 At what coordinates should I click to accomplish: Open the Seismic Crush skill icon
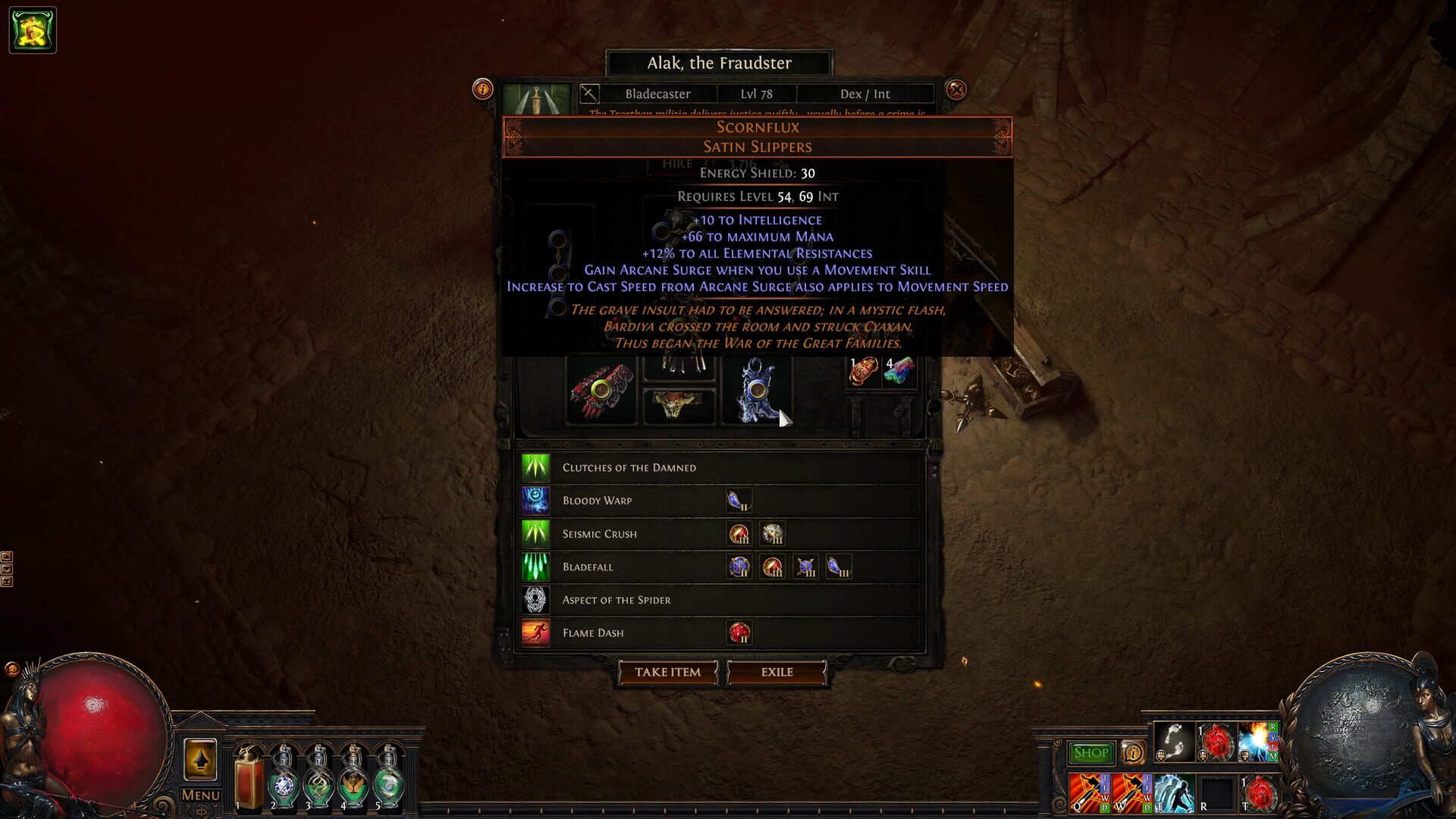(x=536, y=534)
